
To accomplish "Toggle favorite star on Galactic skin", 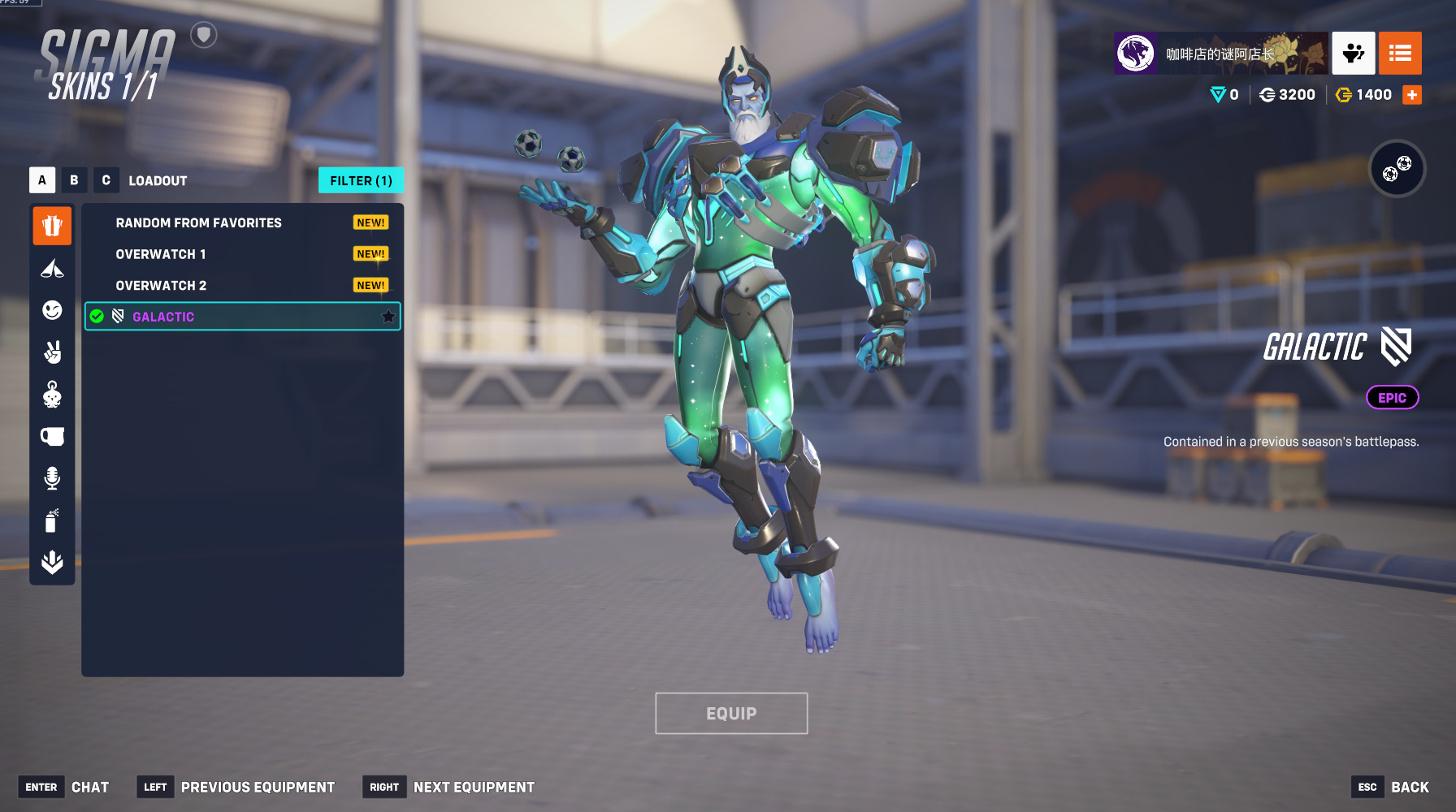I will (388, 317).
